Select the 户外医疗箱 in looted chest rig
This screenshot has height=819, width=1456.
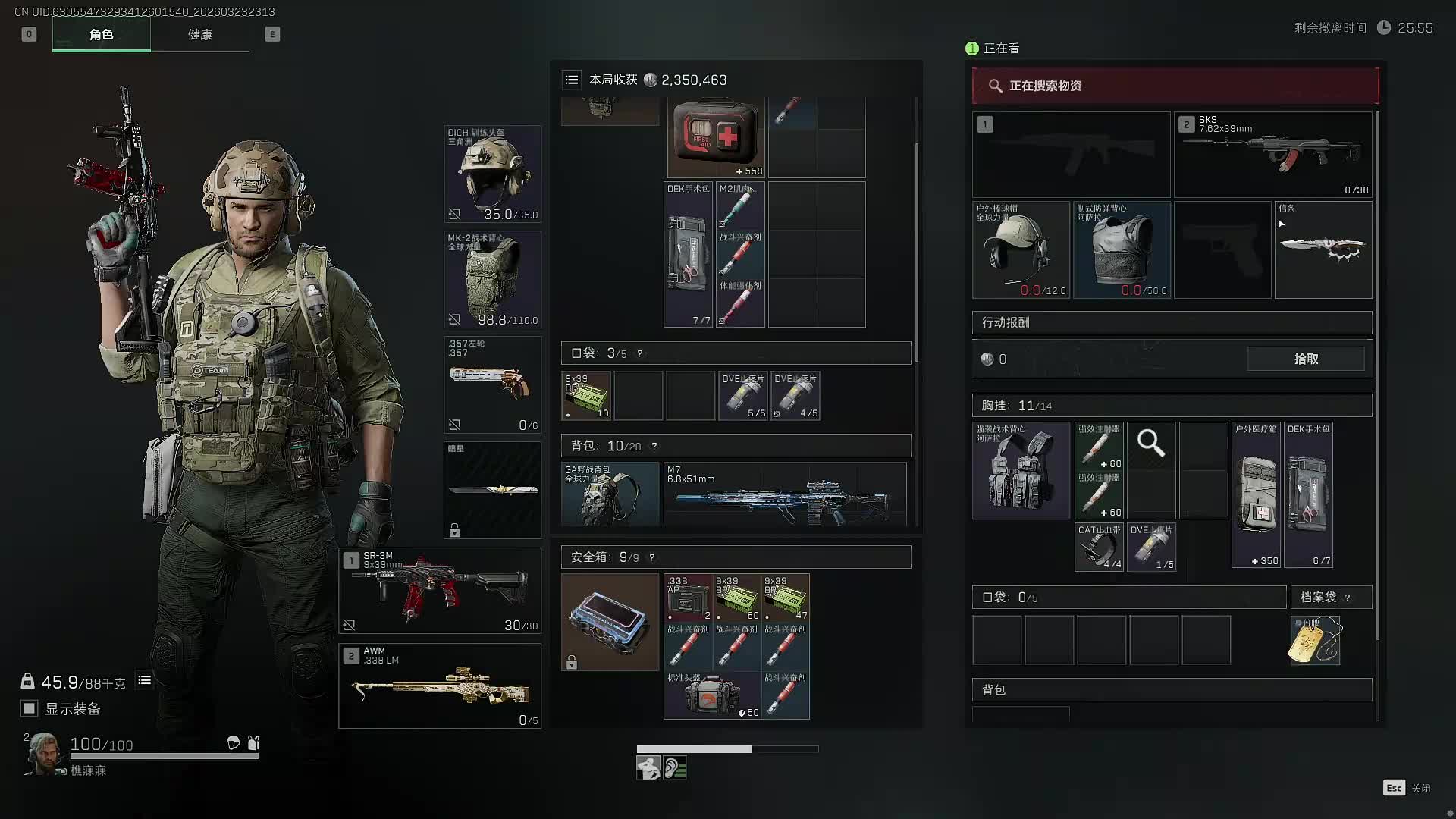(1256, 494)
